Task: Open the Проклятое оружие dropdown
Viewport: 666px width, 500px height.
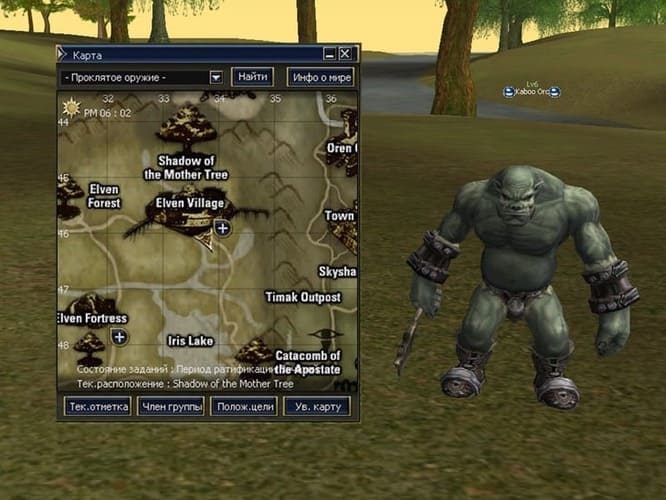Action: click(216, 77)
